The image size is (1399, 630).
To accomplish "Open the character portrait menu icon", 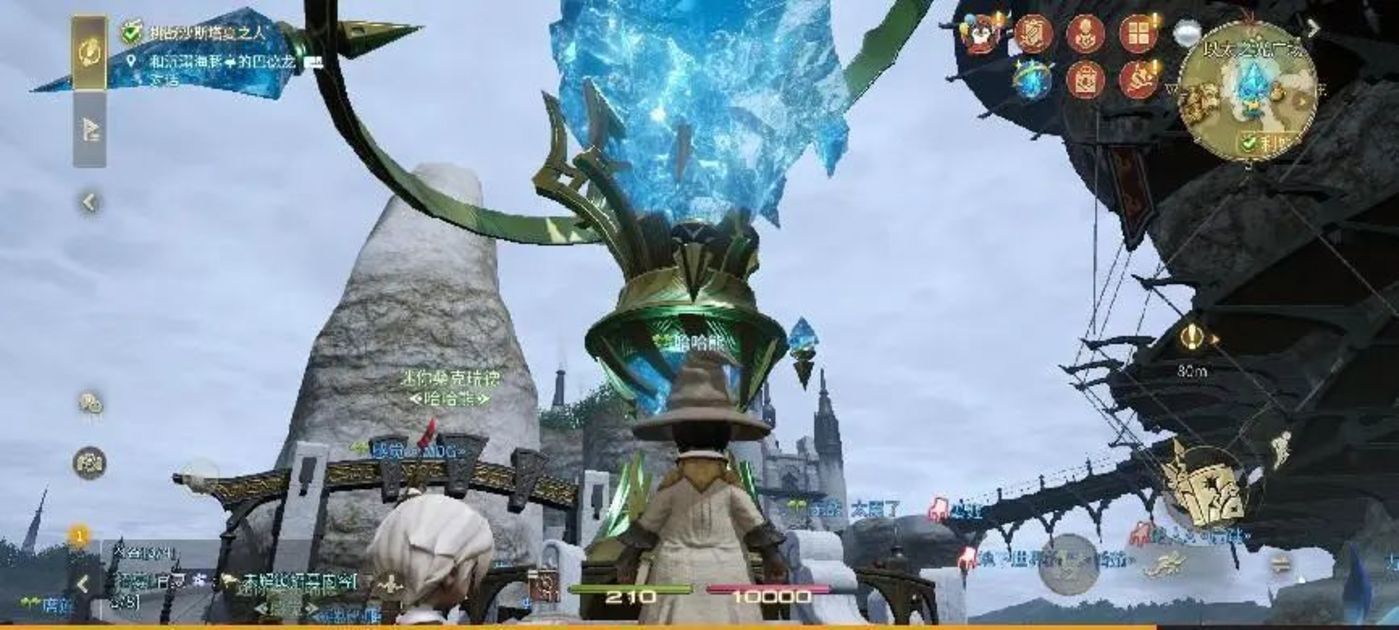I will coord(1085,34).
